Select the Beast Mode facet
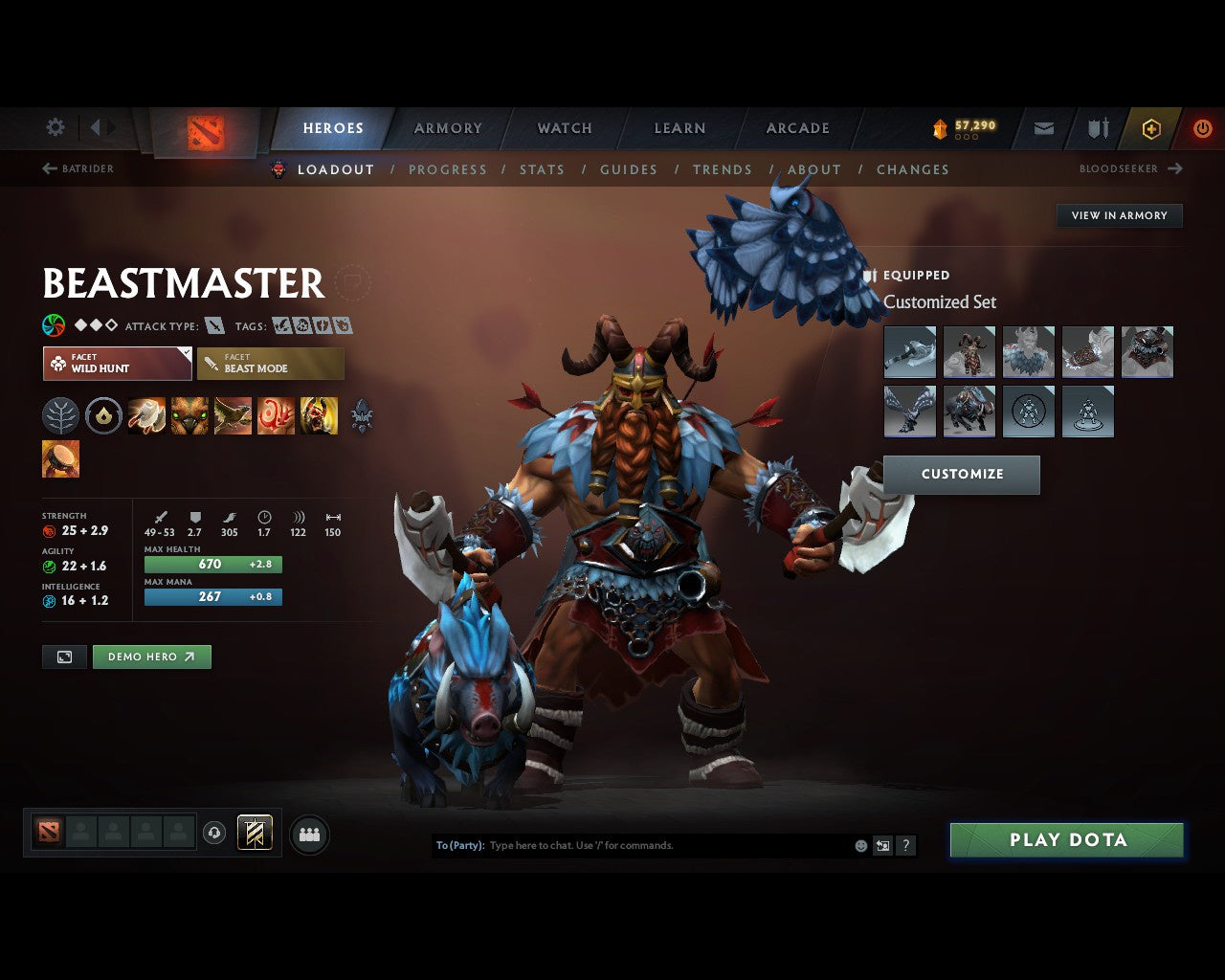This screenshot has height=980, width=1225. tap(271, 364)
